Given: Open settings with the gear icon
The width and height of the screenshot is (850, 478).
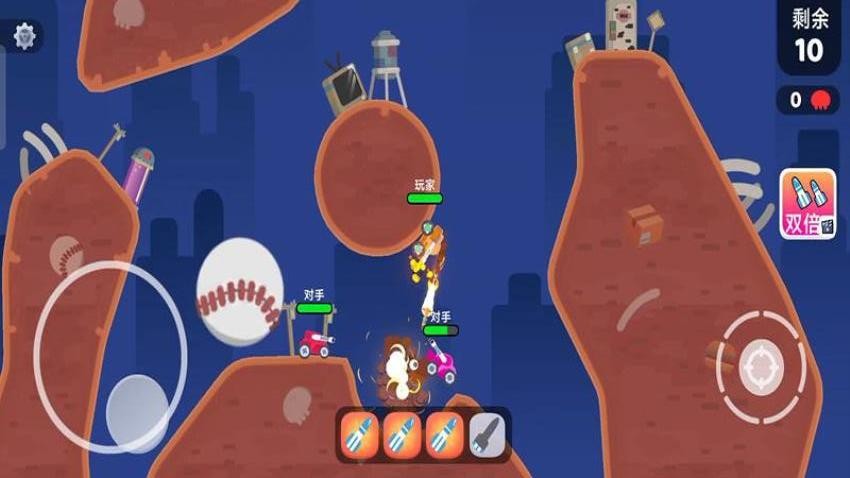Looking at the screenshot, I should (x=24, y=36).
